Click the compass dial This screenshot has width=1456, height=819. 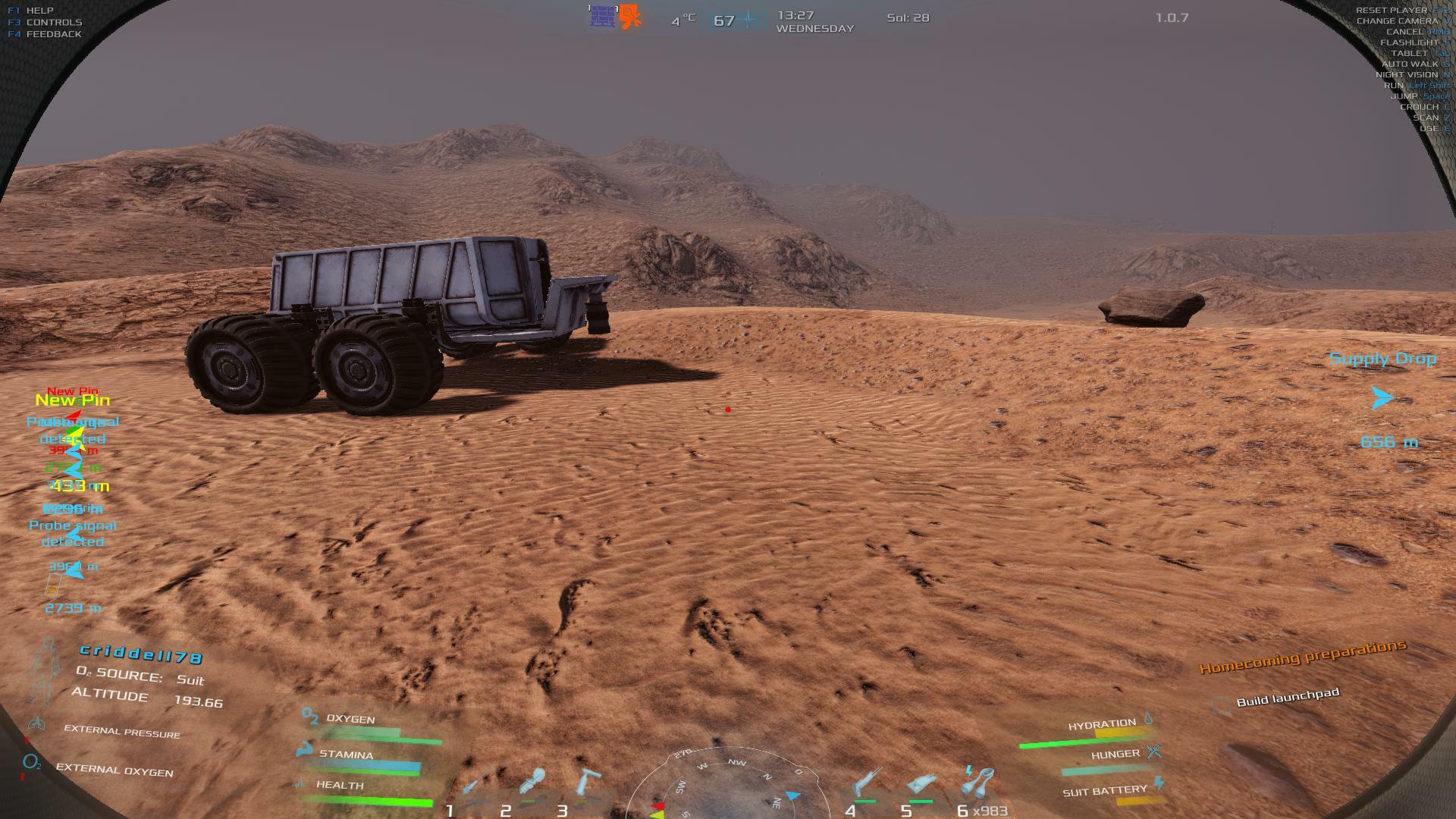726,785
